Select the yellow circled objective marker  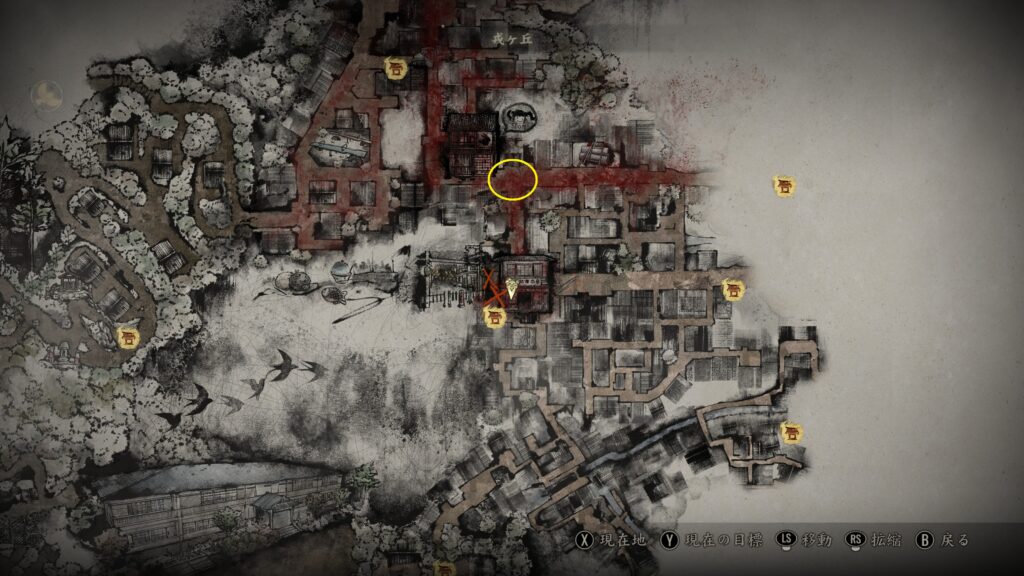513,179
